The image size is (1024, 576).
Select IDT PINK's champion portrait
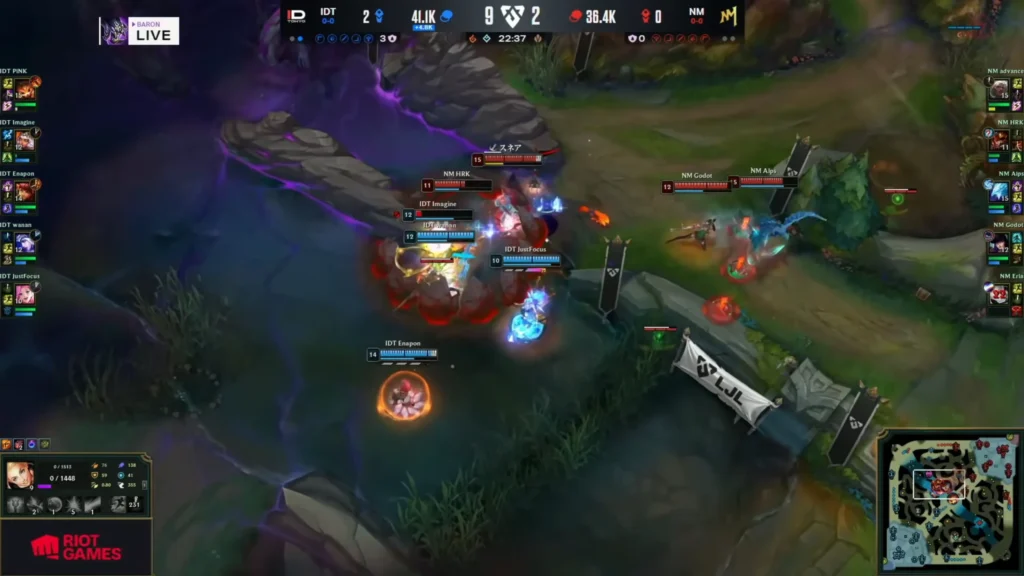pyautogui.click(x=24, y=89)
